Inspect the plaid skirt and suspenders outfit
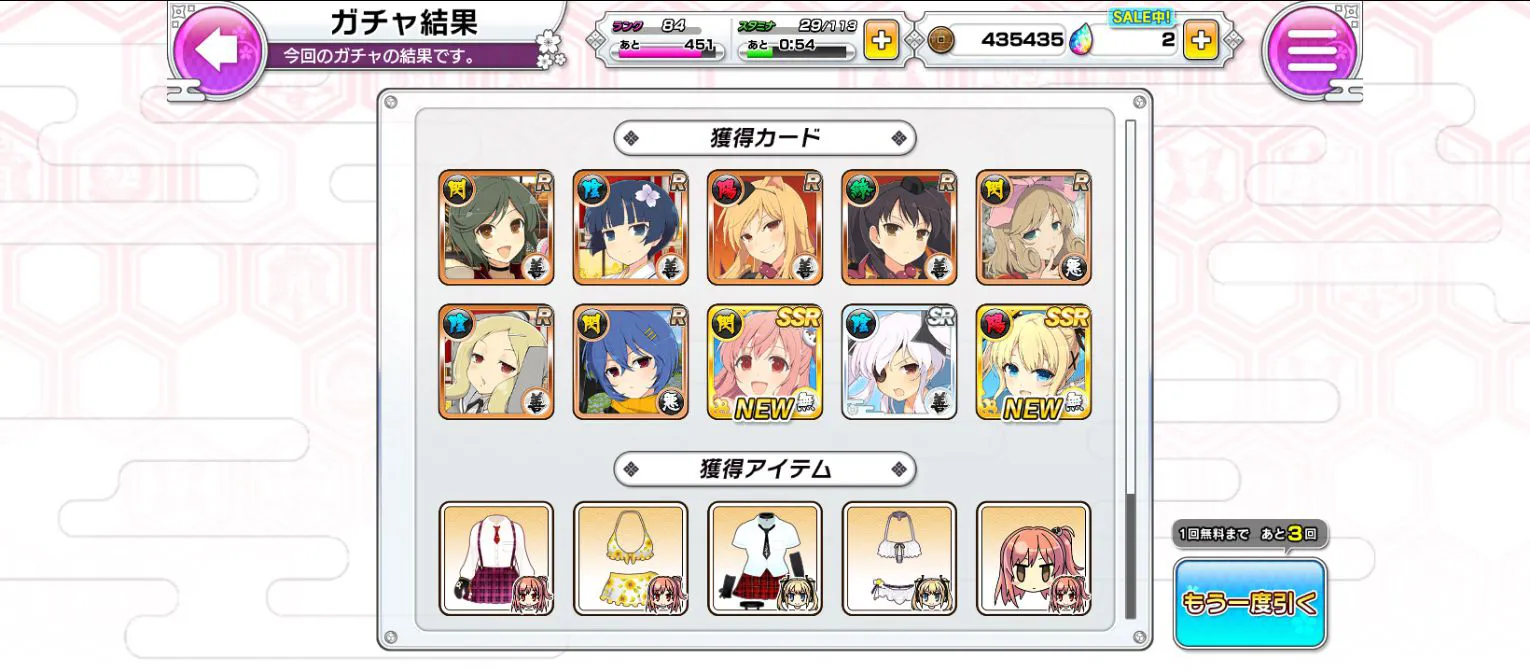The height and width of the screenshot is (672, 1530). click(x=496, y=558)
